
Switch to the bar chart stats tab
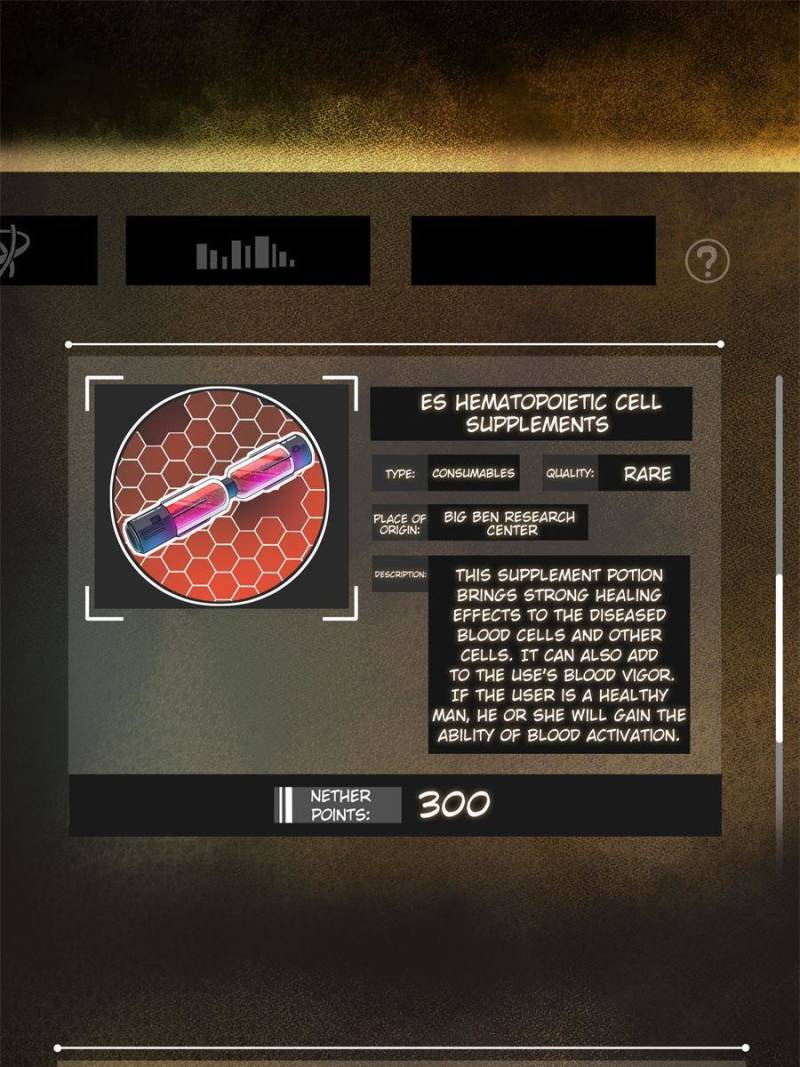point(247,252)
